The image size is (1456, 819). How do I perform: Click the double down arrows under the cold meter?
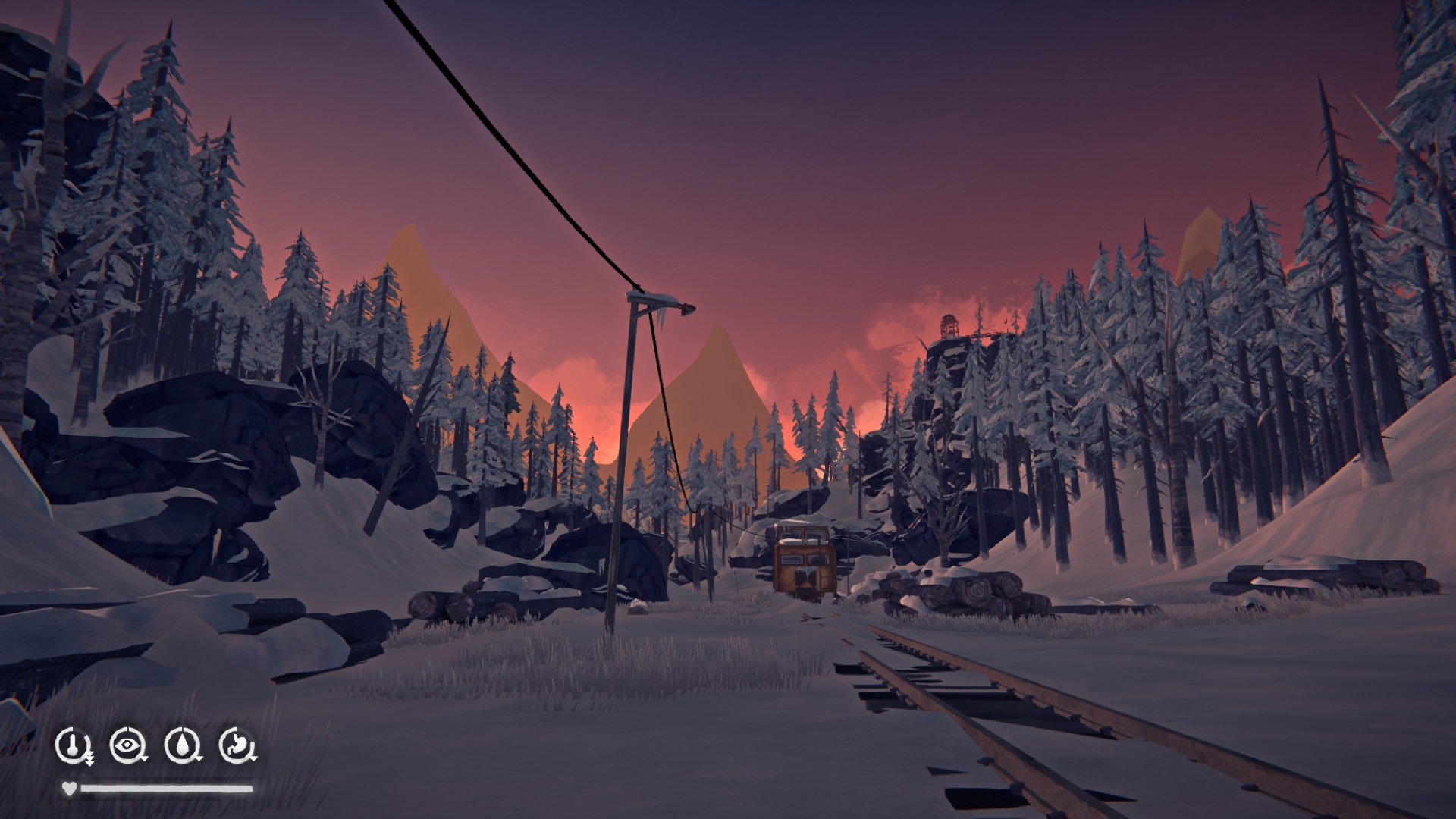89,760
